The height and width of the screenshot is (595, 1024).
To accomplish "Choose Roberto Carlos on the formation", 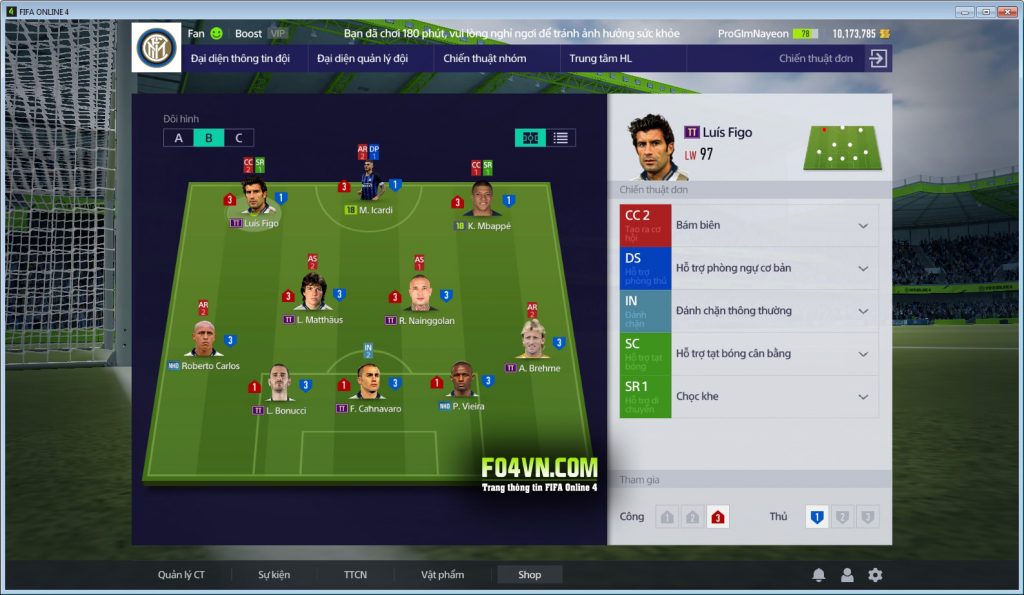I will pyautogui.click(x=205, y=341).
